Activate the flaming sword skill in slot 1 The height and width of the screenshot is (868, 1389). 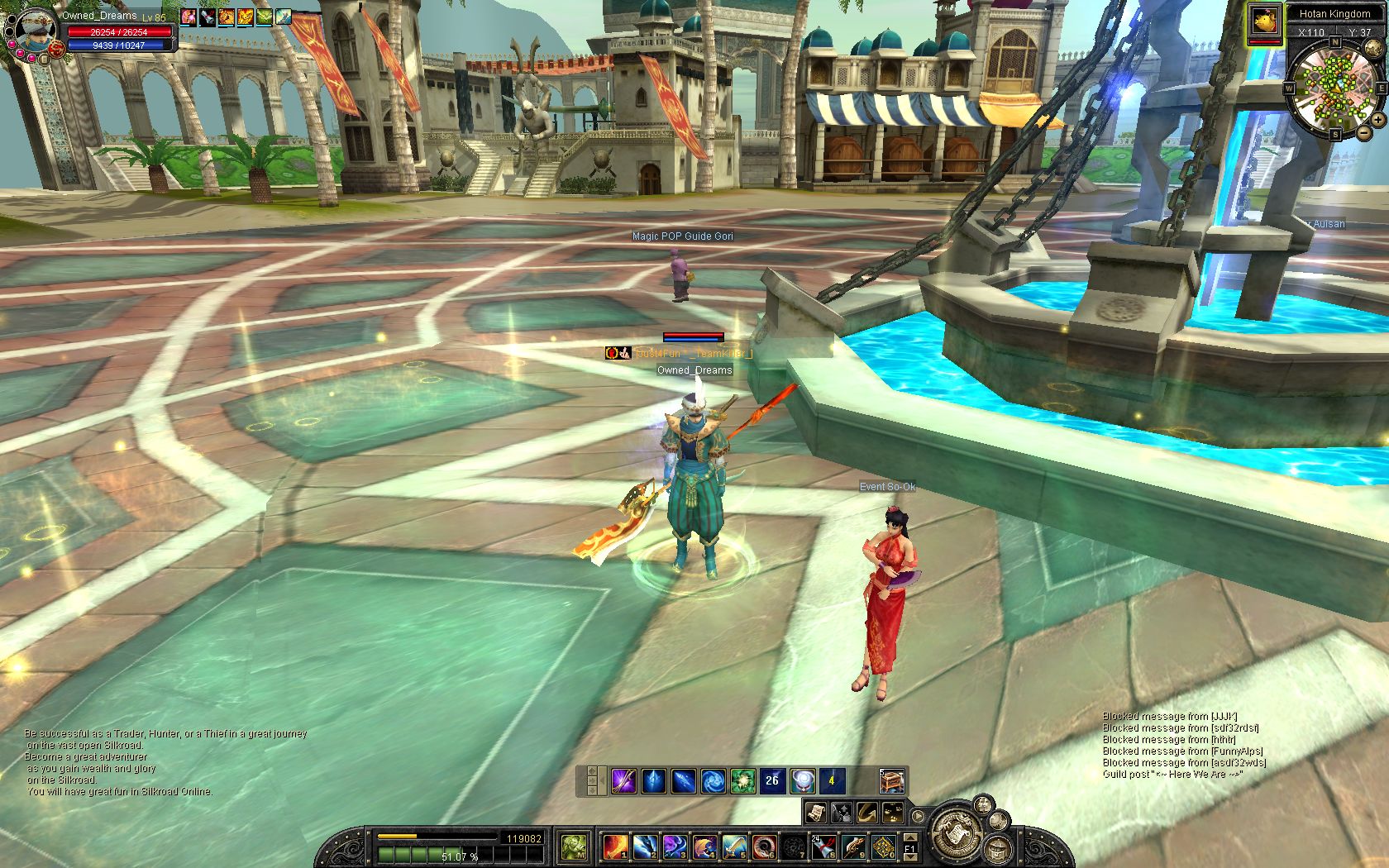[x=614, y=847]
